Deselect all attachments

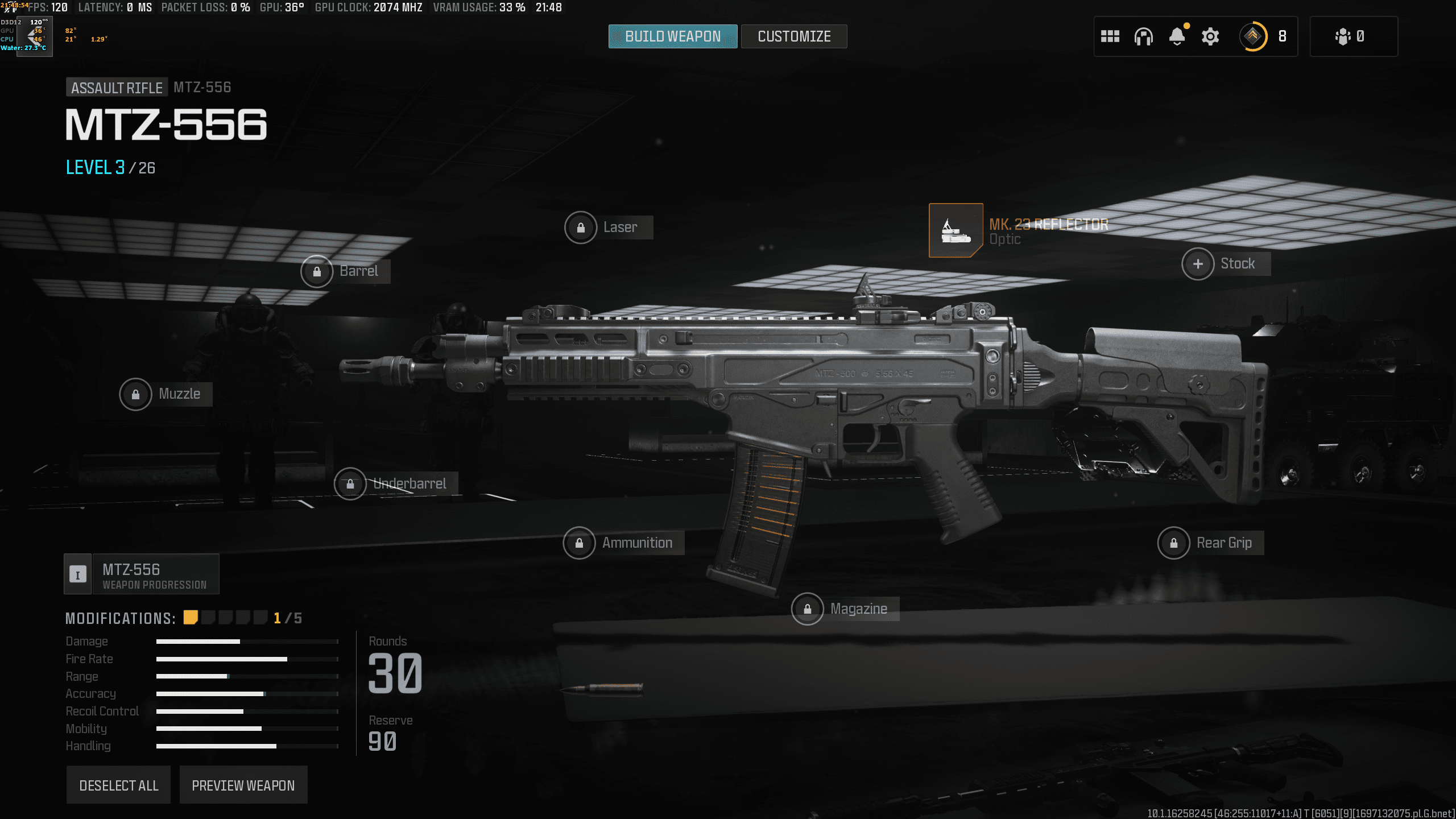coord(118,785)
